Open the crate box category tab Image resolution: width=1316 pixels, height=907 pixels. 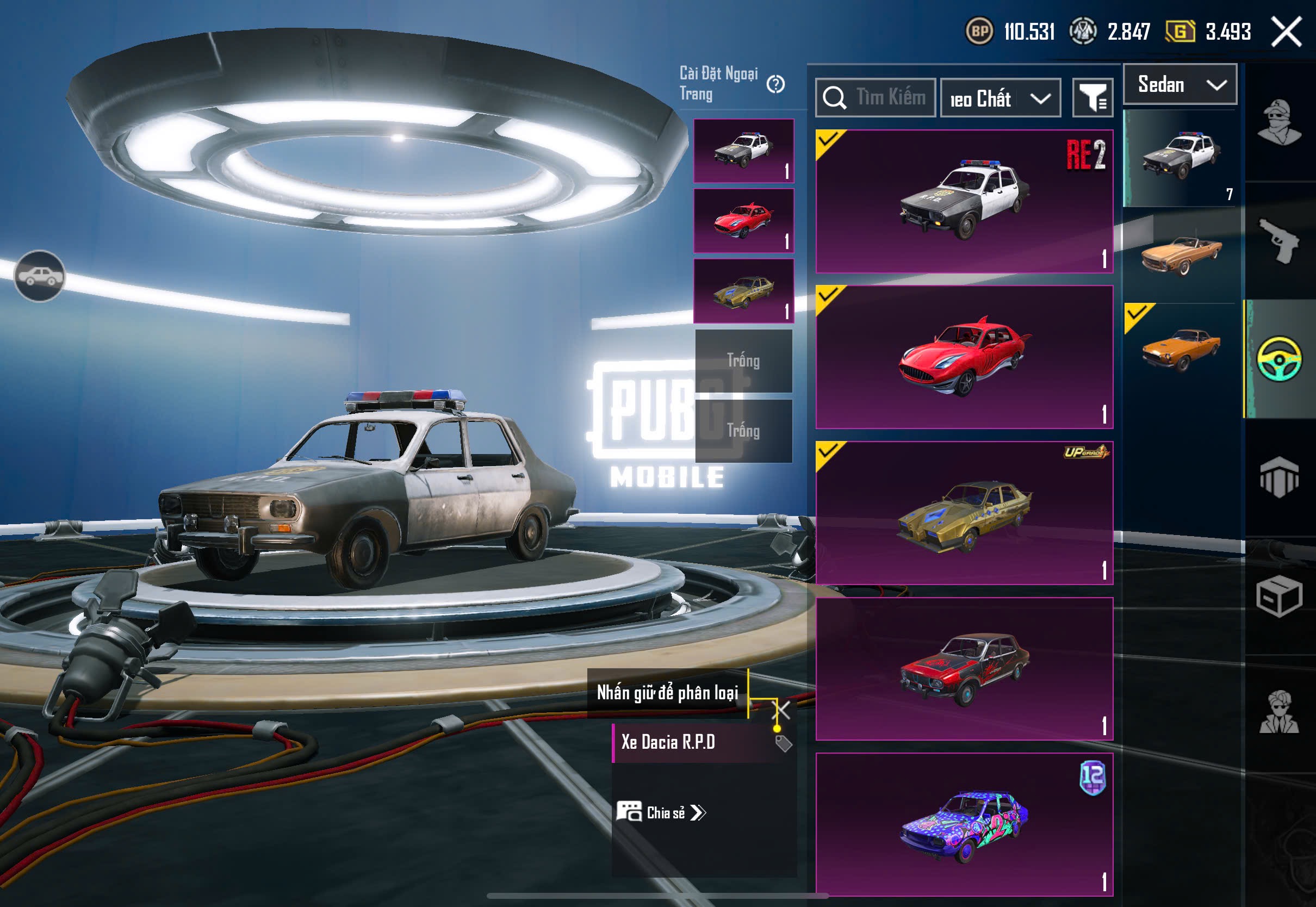click(x=1279, y=597)
